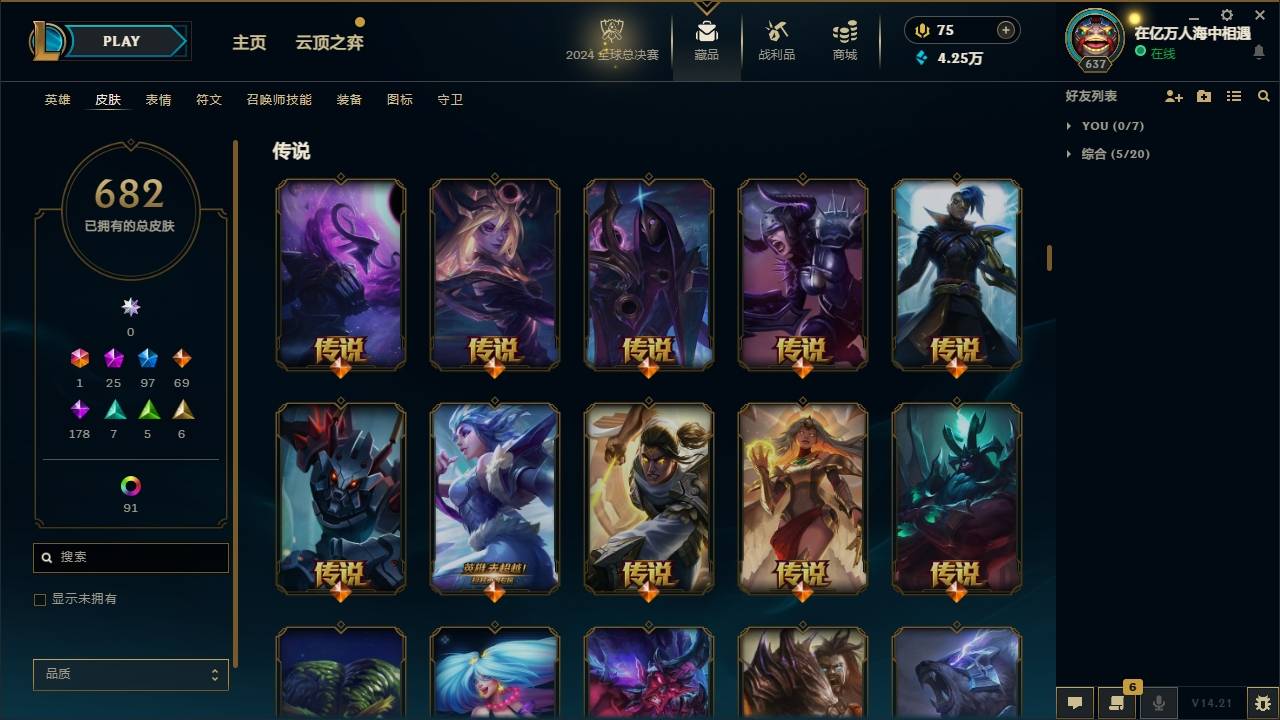Open the 品质 quality dropdown

point(130,674)
